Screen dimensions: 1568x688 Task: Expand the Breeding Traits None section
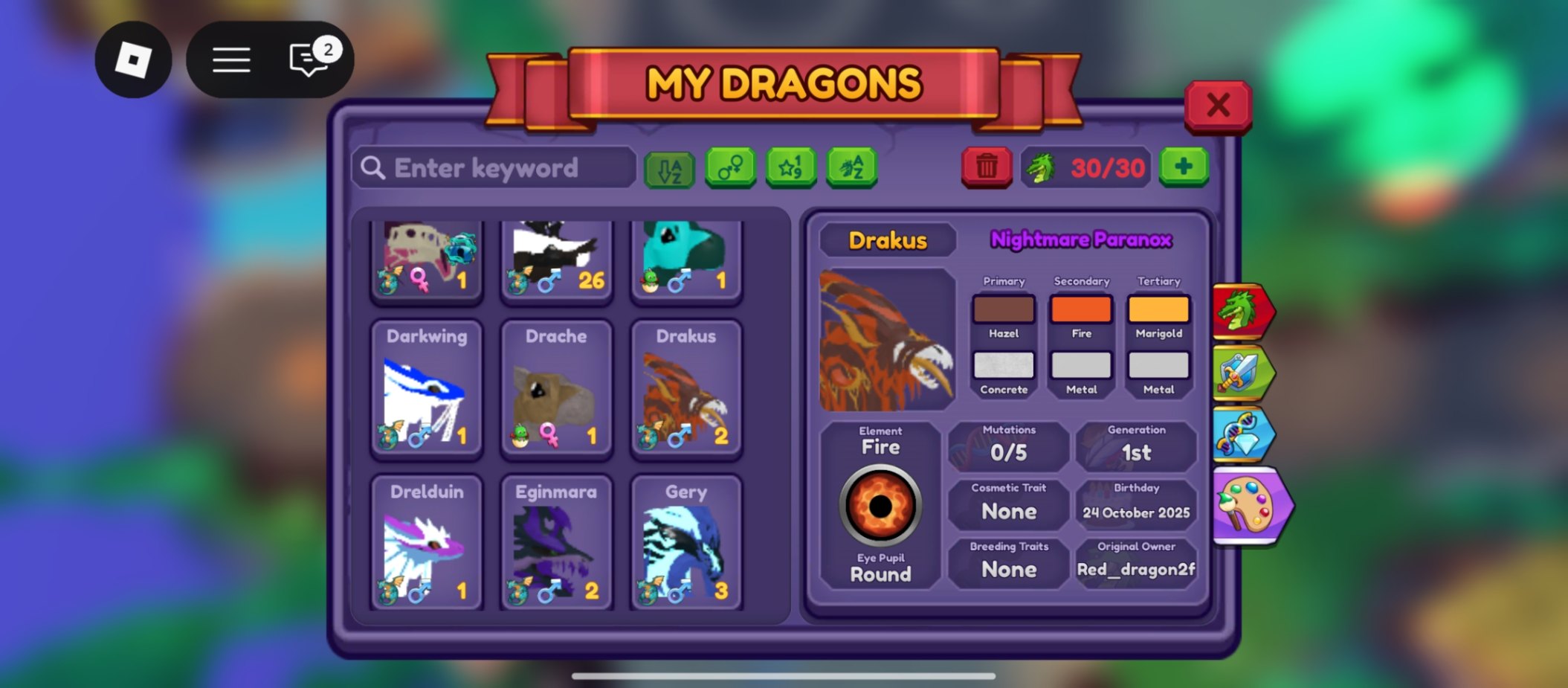[1009, 562]
